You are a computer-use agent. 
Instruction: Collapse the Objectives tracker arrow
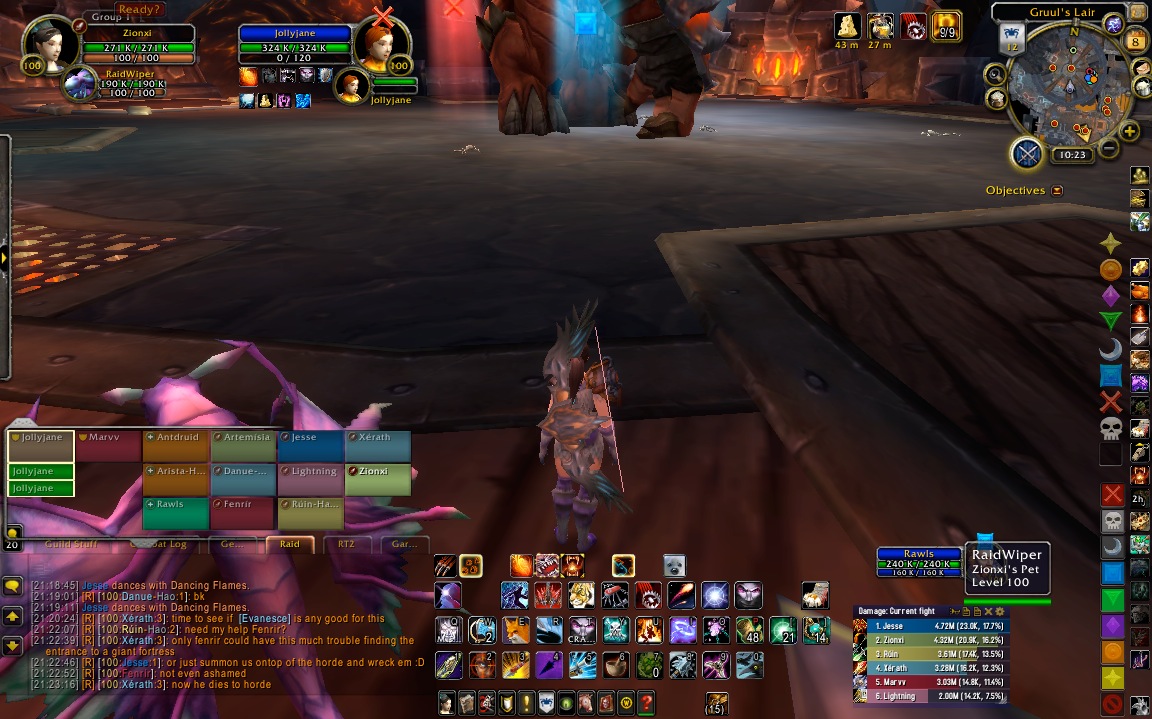[1057, 190]
